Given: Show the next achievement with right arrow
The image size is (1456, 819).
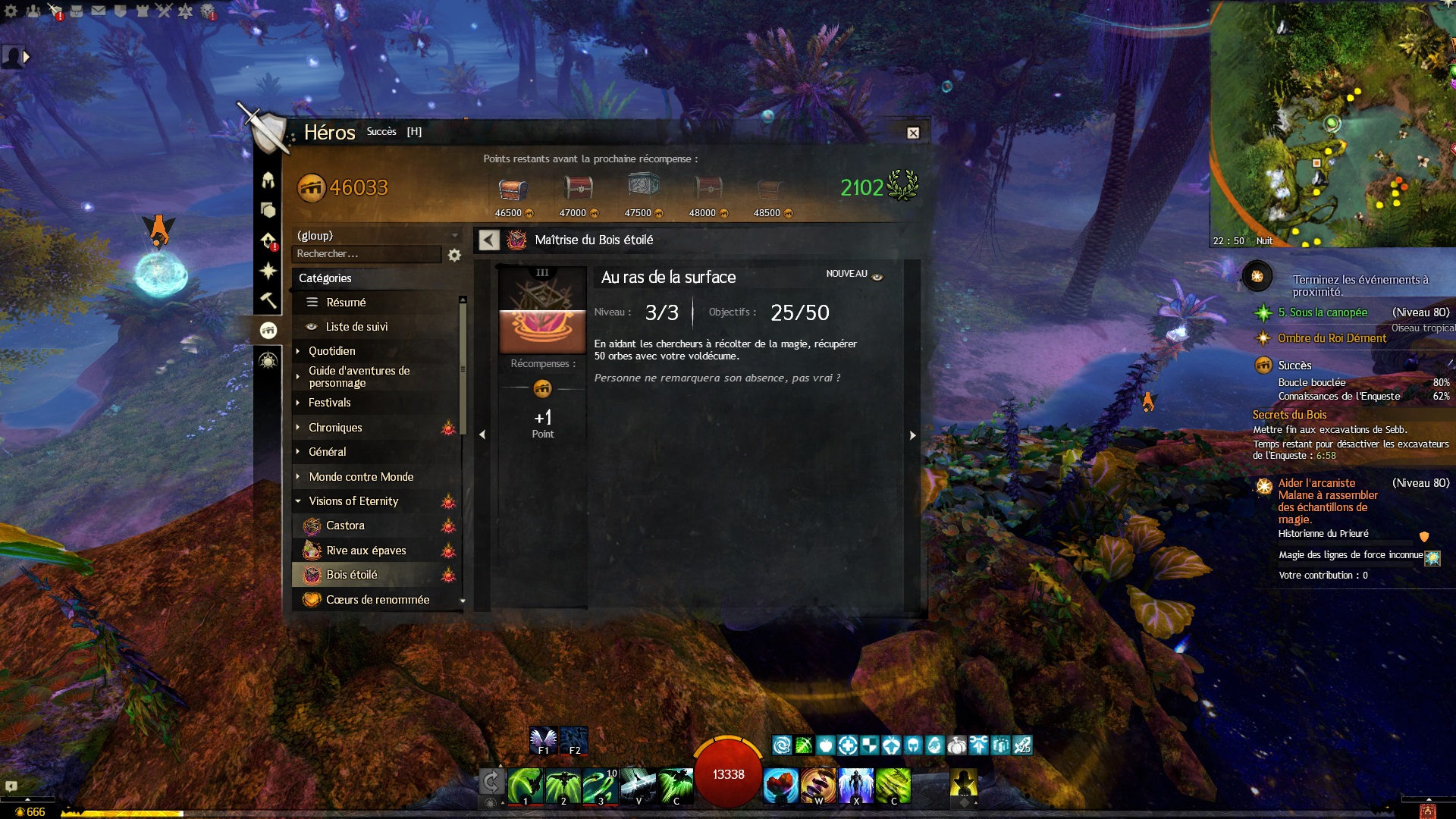Looking at the screenshot, I should (912, 435).
